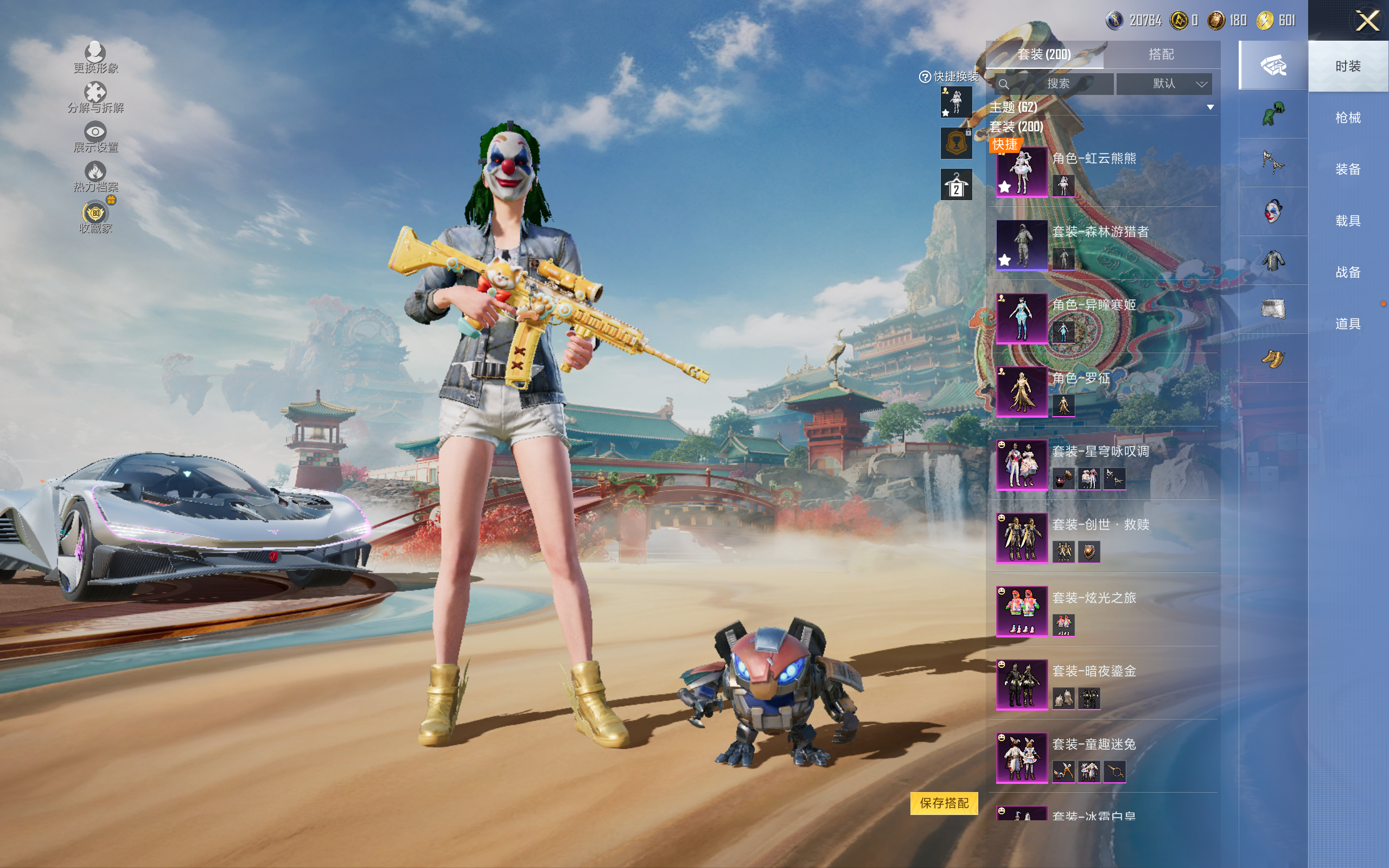Open the 默认 sort dropdown
Viewport: 1389px width, 868px height.
pos(1164,84)
